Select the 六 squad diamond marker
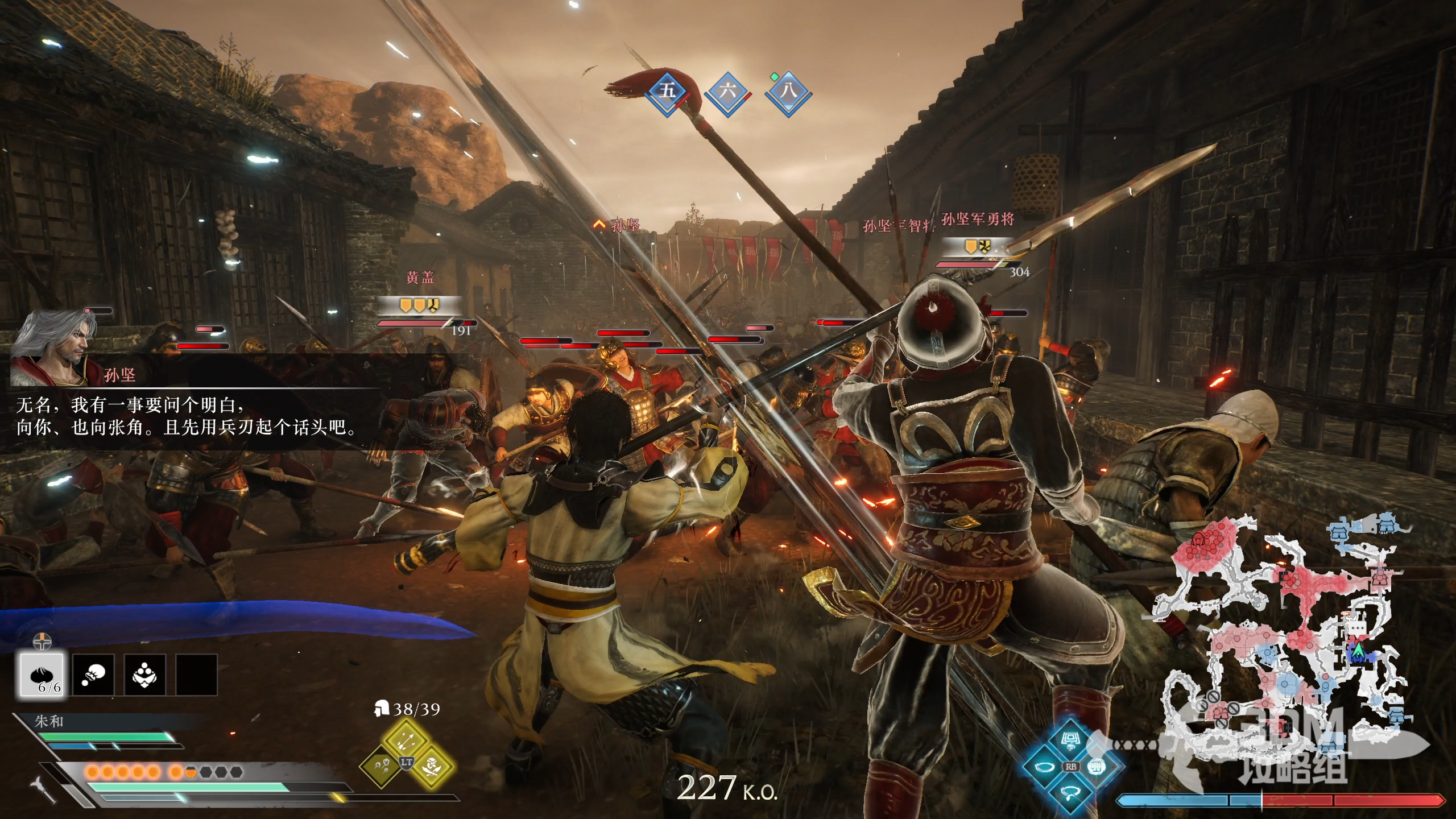The width and height of the screenshot is (1456, 819). click(x=728, y=91)
